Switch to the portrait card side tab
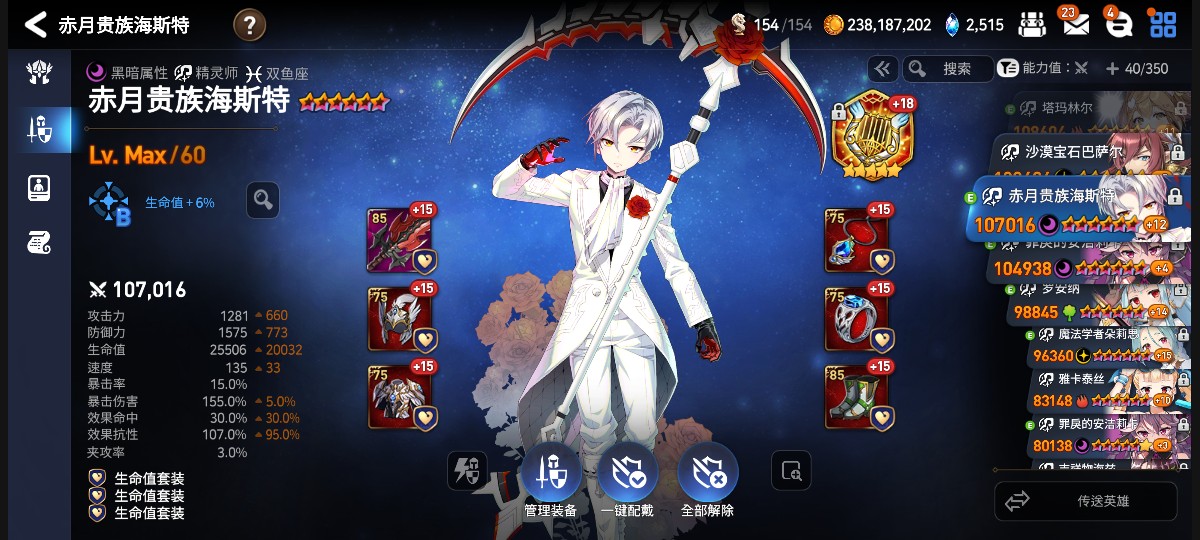The height and width of the screenshot is (540, 1200). [39, 186]
